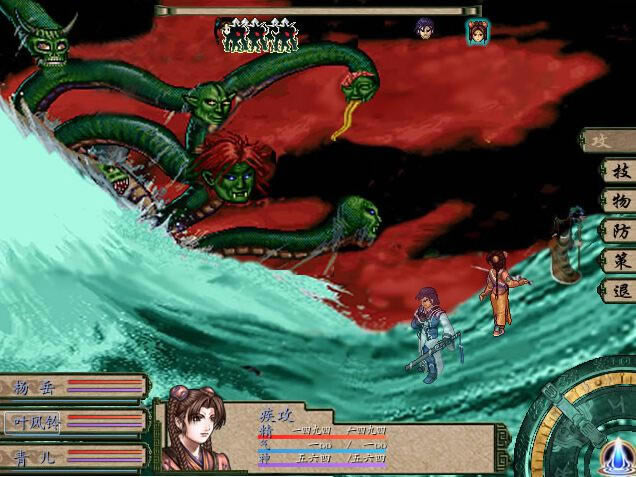Click the purple-haired hero turn-order icon
The height and width of the screenshot is (477, 636).
[426, 29]
